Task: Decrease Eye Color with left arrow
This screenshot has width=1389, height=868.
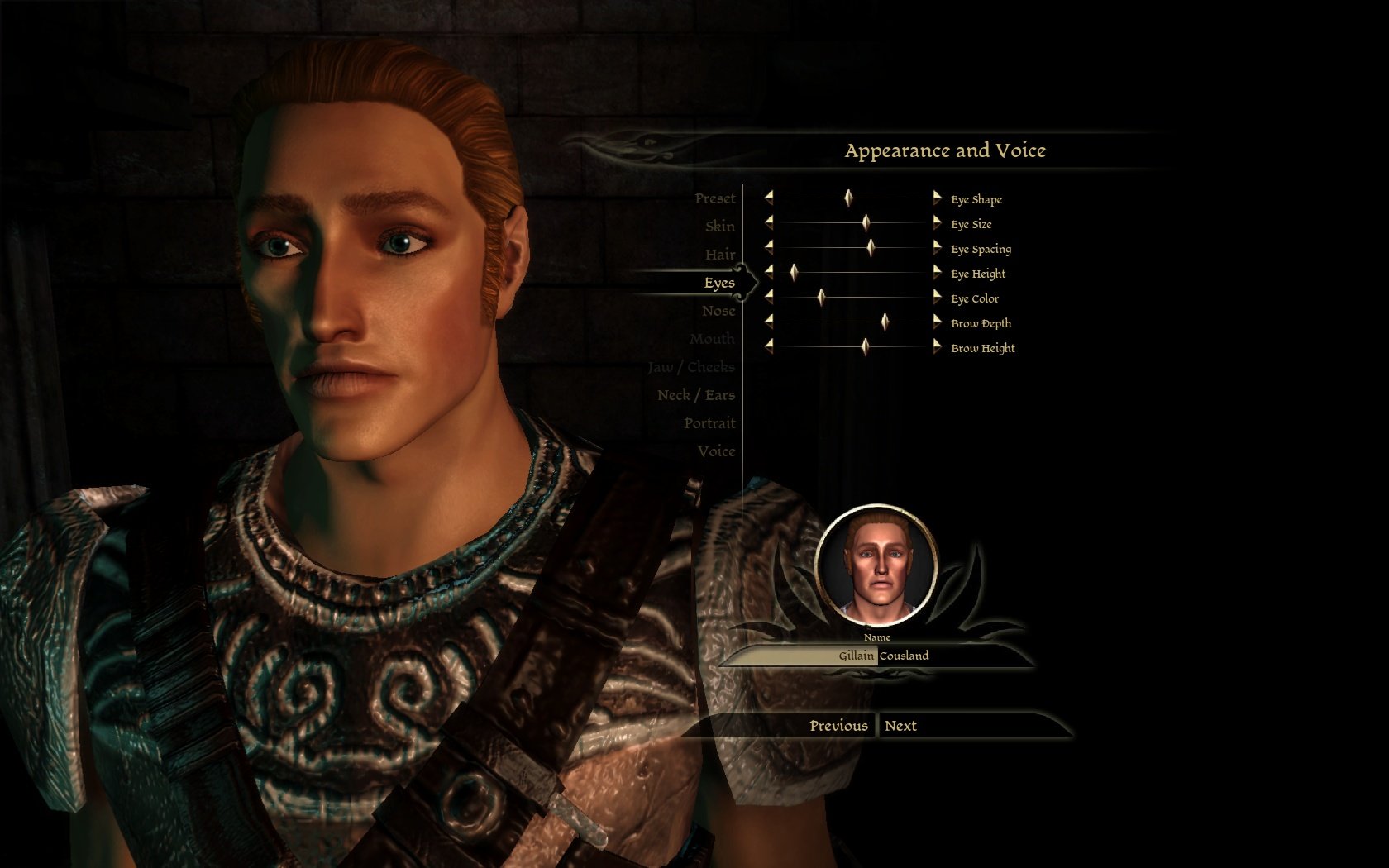Action: click(x=769, y=297)
